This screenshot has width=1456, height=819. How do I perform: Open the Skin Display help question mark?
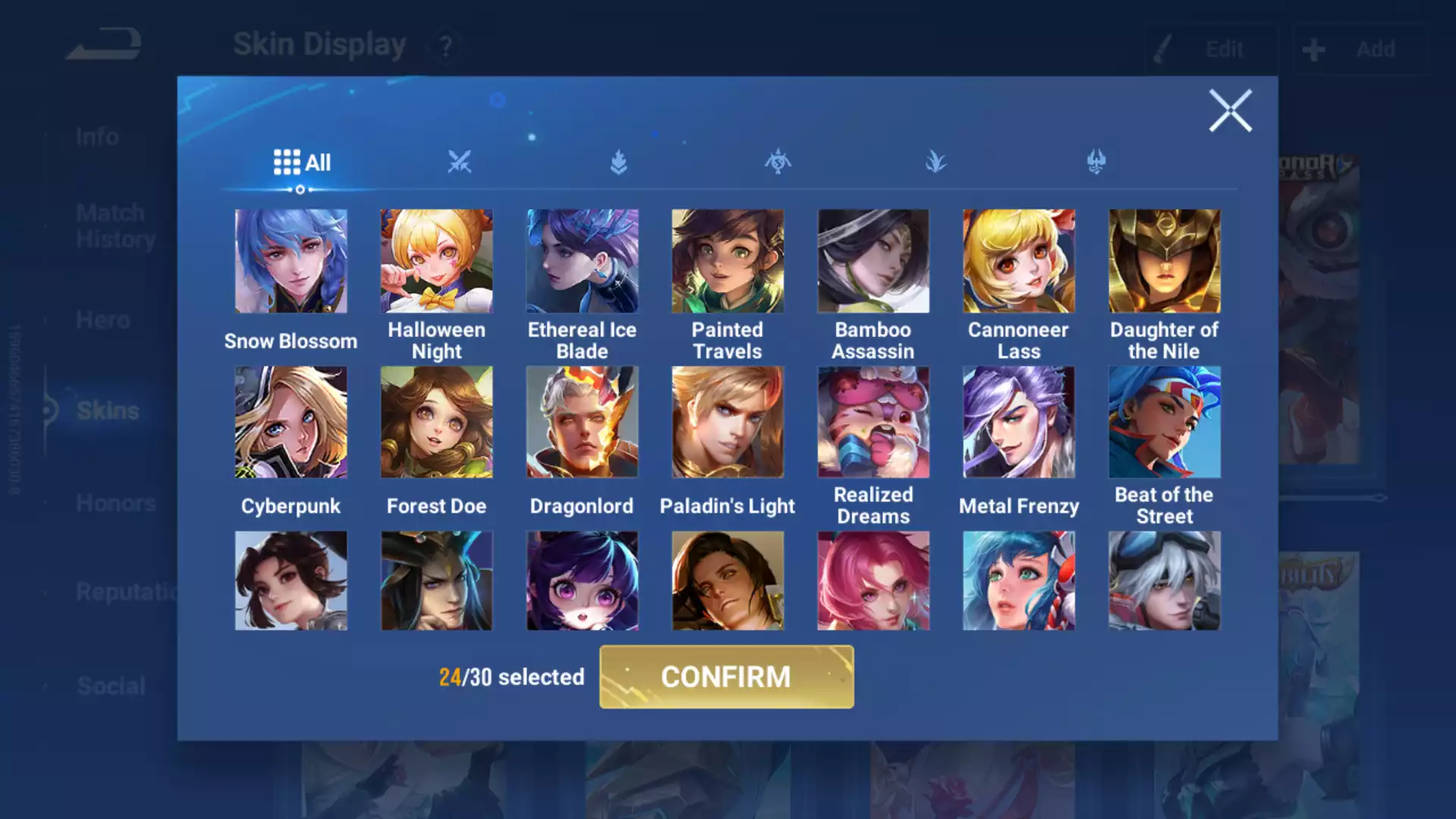click(x=446, y=46)
